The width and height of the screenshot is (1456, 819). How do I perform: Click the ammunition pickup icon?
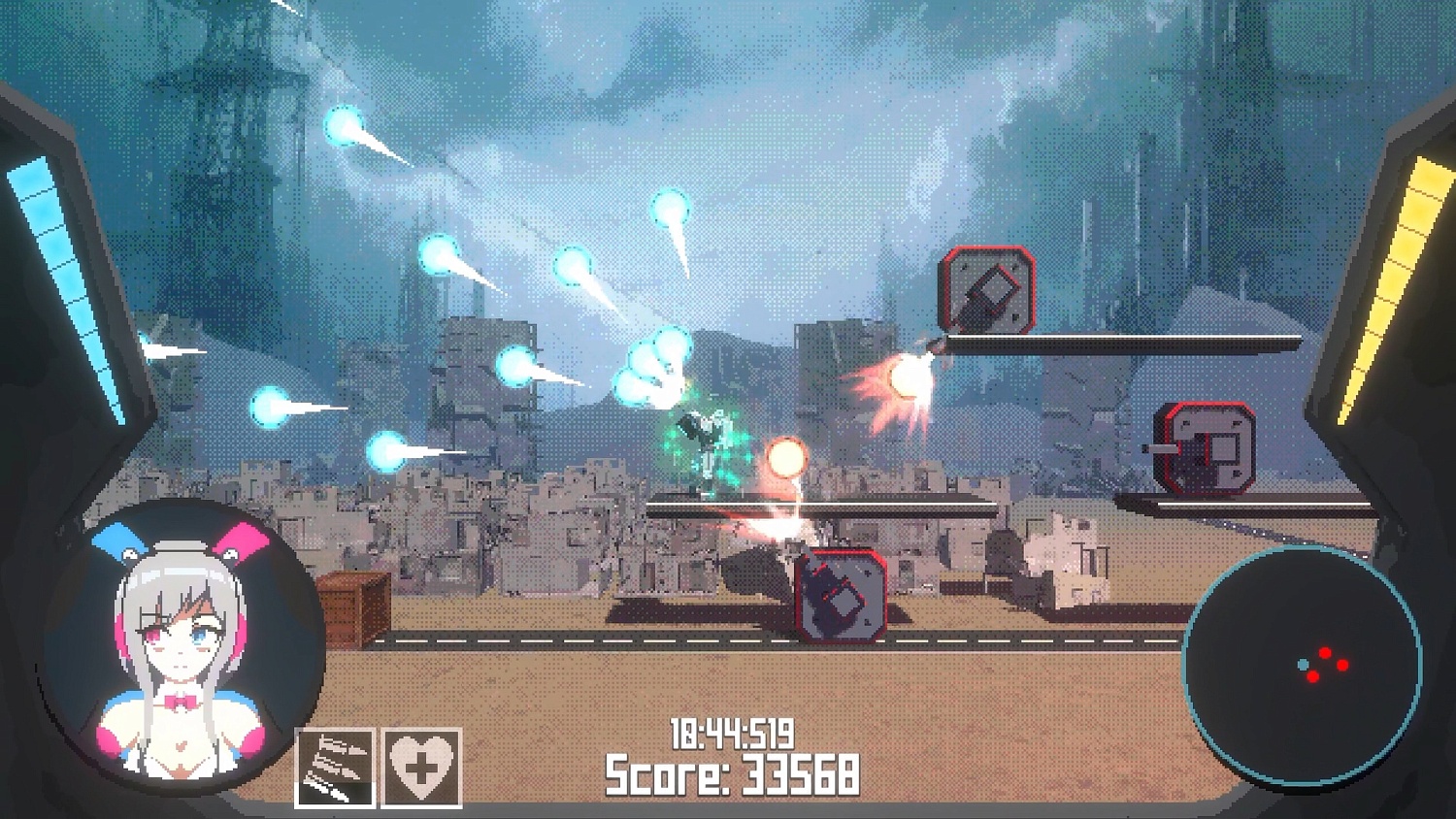pos(335,767)
